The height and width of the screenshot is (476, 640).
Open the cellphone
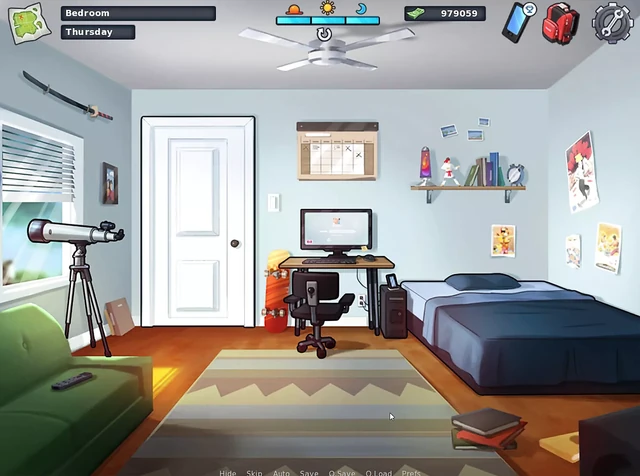(518, 21)
